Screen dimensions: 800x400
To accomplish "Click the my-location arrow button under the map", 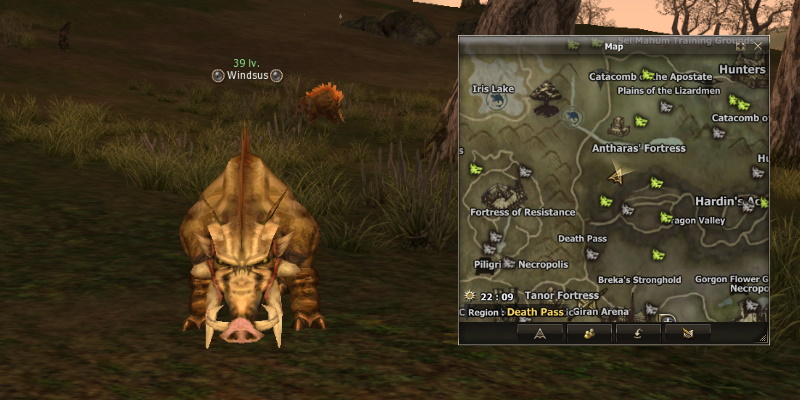I will coord(539,333).
